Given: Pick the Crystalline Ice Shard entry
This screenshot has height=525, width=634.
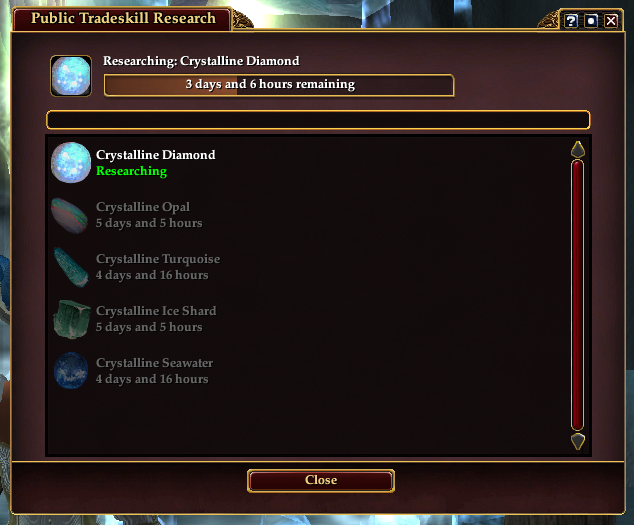Looking at the screenshot, I should point(155,318).
